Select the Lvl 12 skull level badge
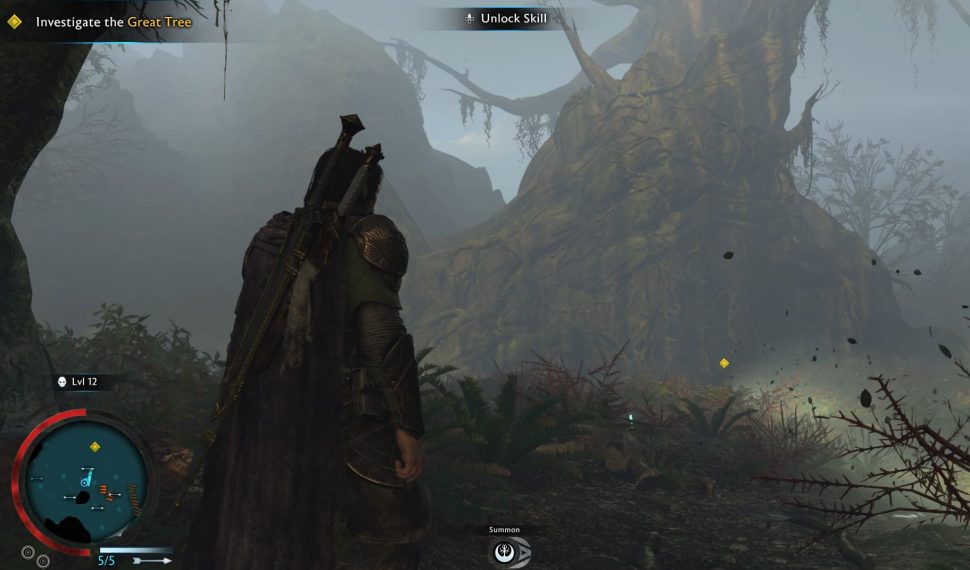The width and height of the screenshot is (970, 570). pyautogui.click(x=76, y=382)
